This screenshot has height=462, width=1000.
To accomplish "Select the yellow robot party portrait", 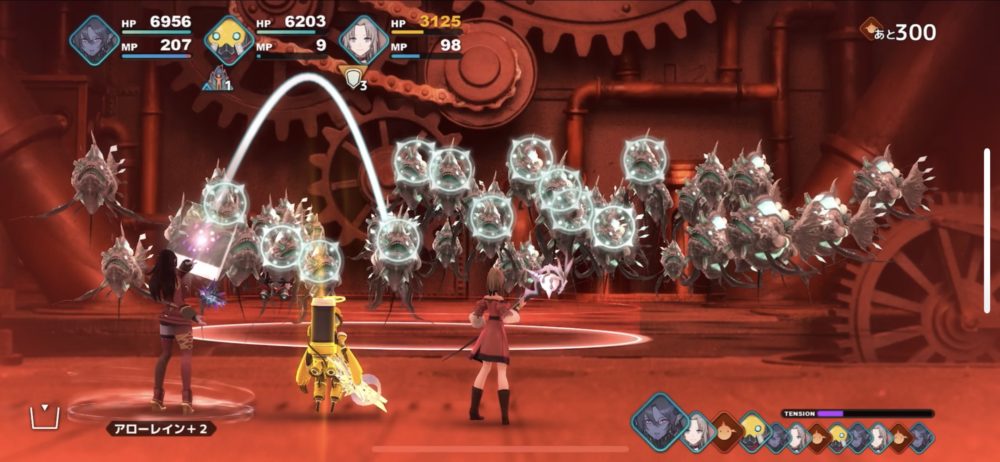I will coord(229,40).
